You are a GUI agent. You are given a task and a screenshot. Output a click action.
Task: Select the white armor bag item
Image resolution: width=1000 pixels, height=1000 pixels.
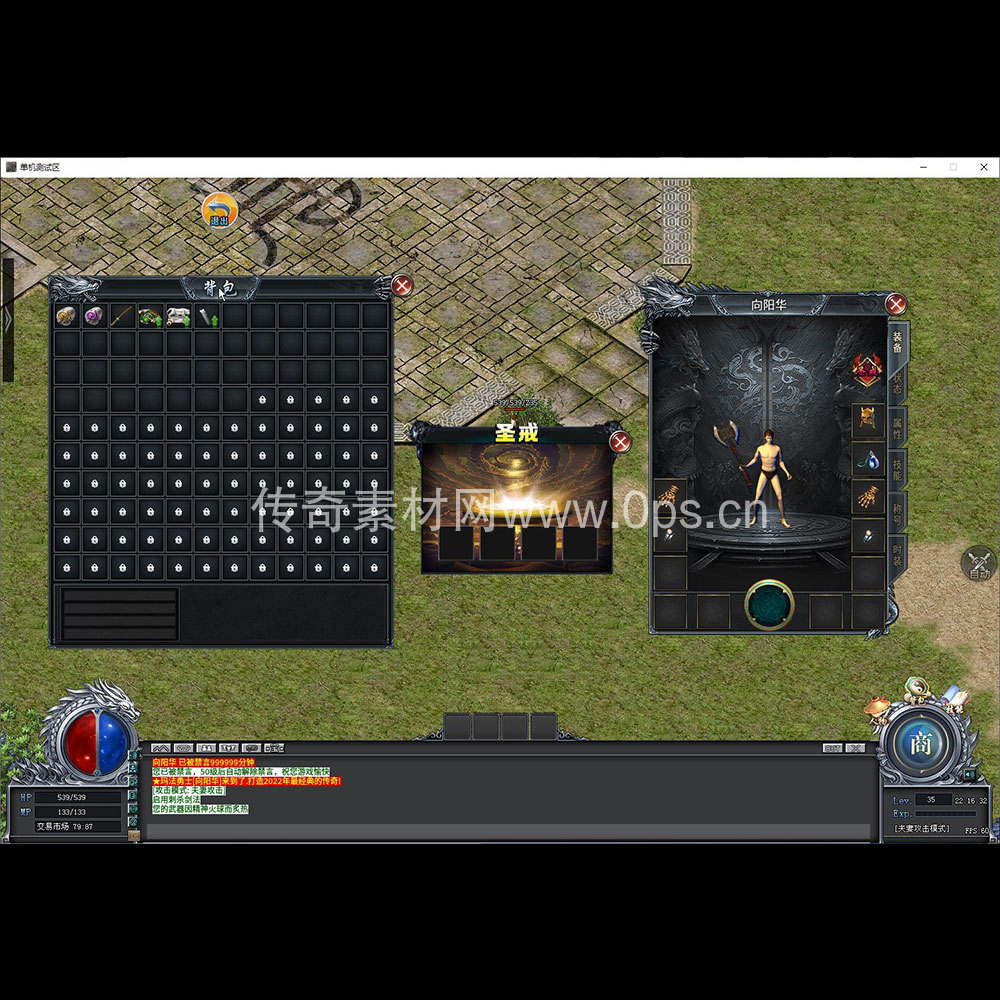tap(178, 316)
